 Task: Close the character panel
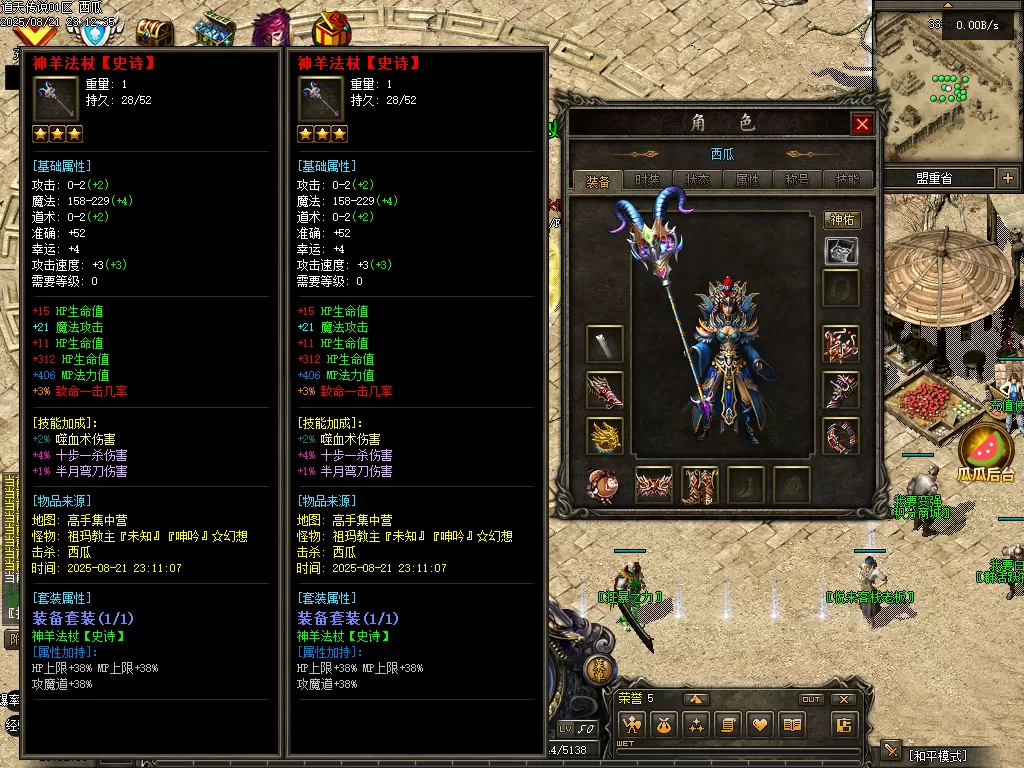(x=862, y=124)
